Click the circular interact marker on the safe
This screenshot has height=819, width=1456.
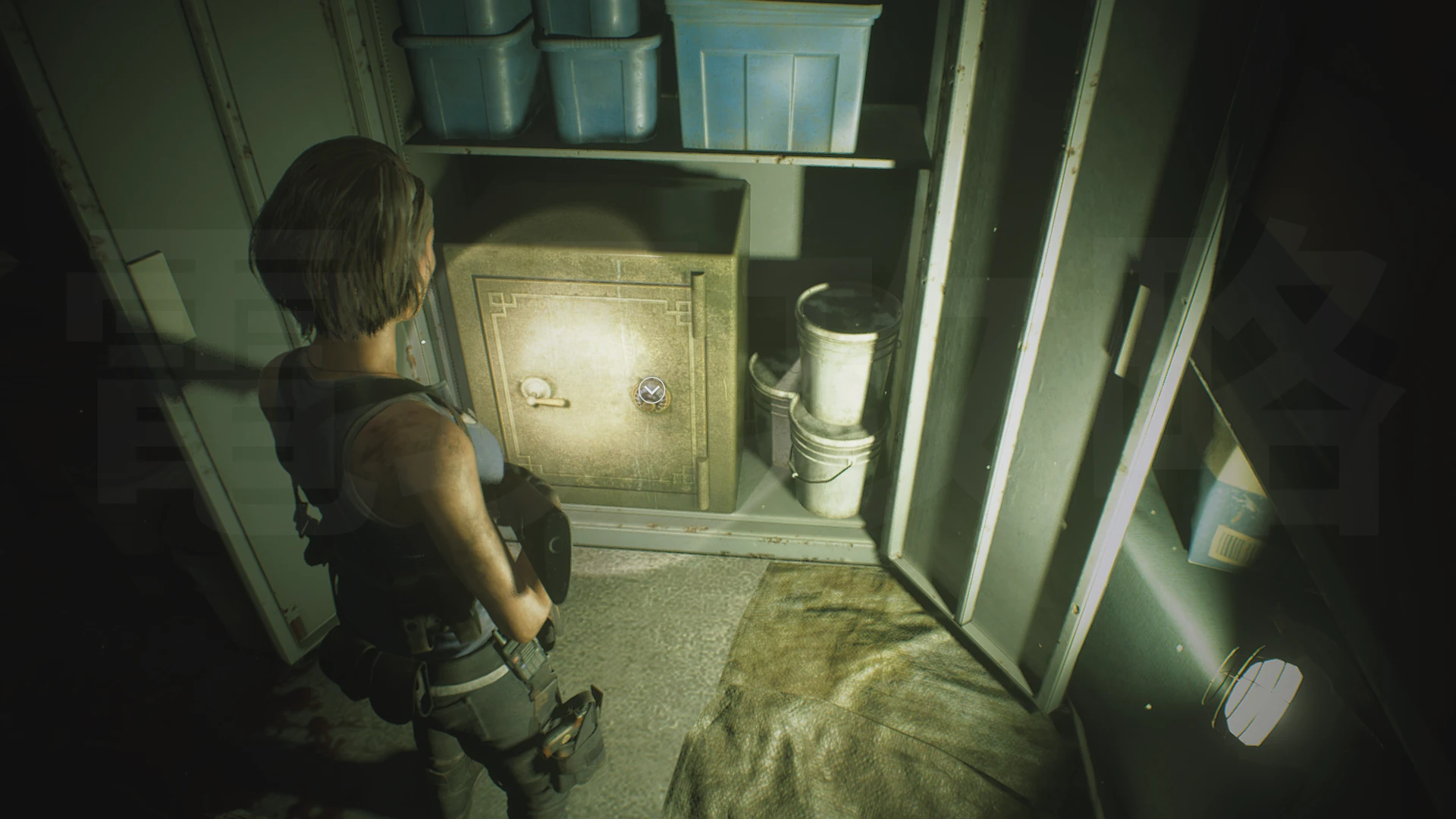[x=649, y=391]
